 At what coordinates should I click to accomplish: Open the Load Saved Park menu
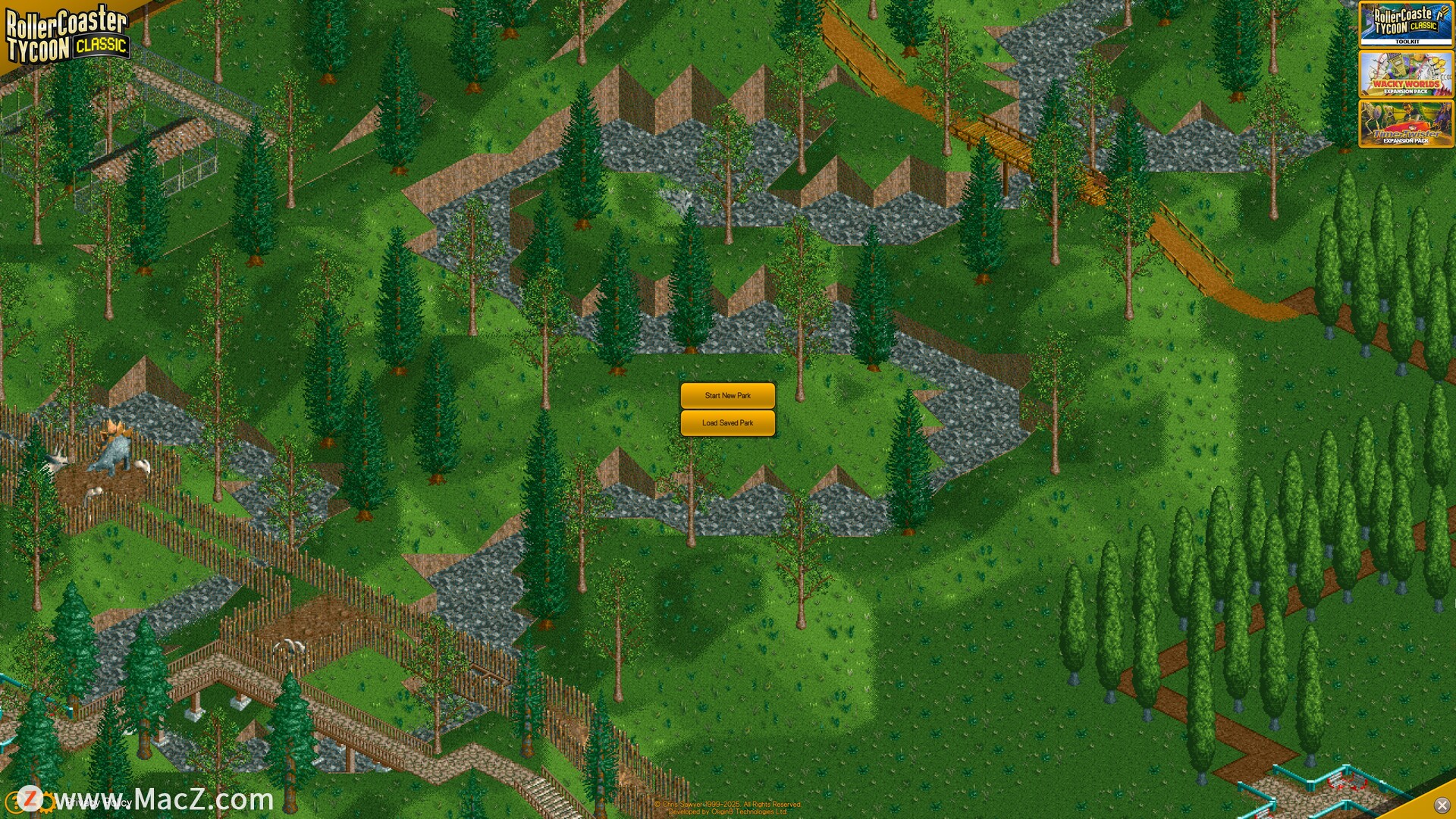click(x=727, y=423)
